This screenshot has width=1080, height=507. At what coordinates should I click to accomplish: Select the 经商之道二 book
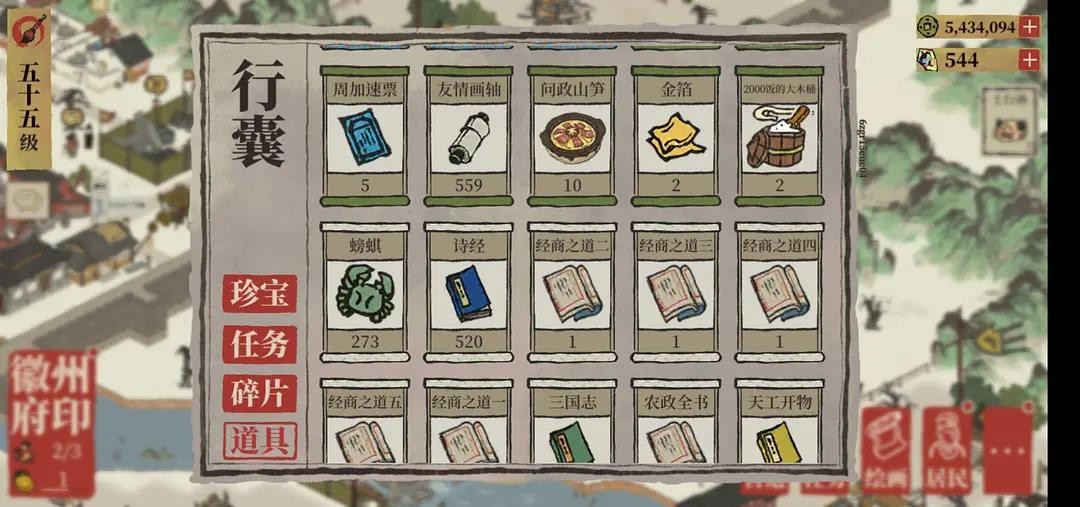(572, 292)
